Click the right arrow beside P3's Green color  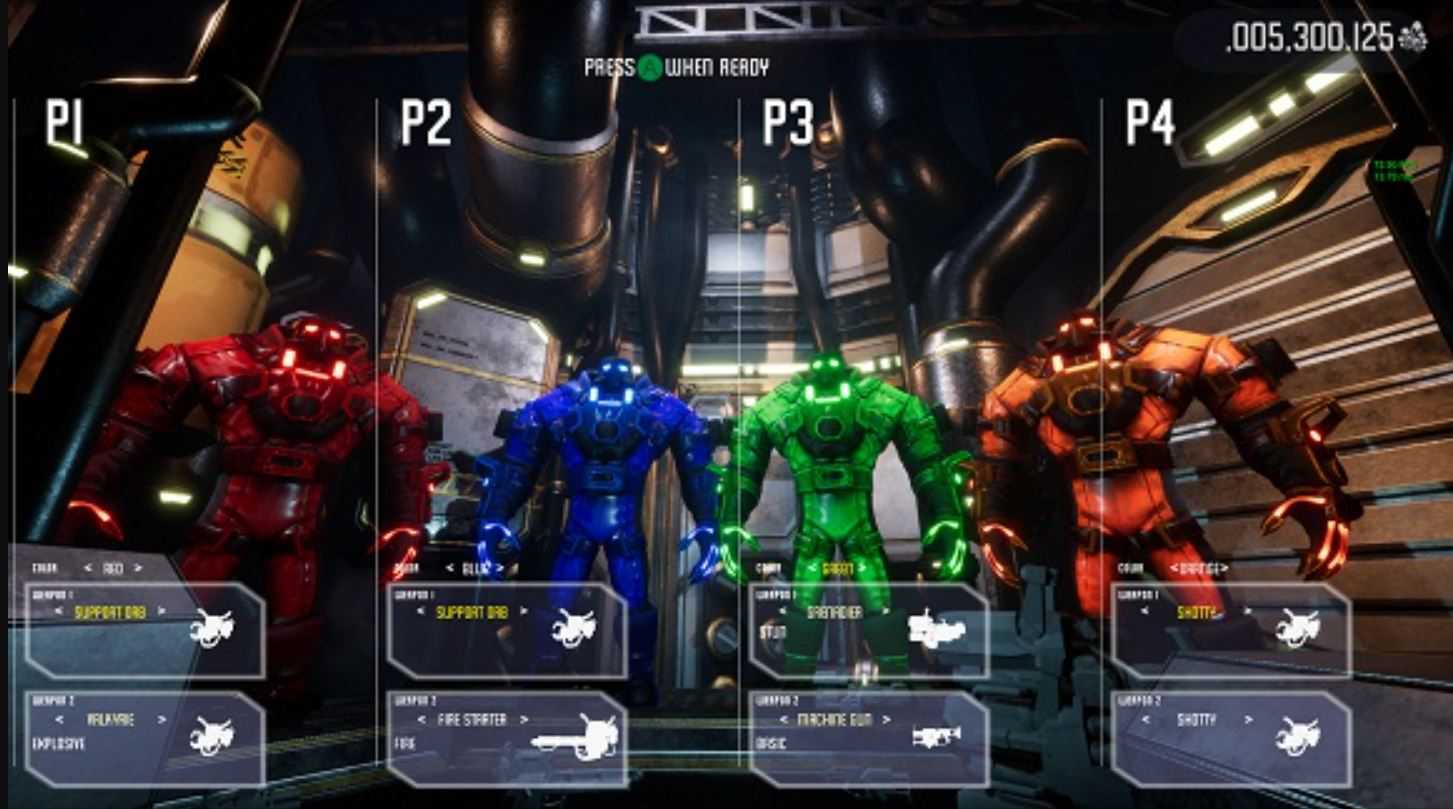tap(862, 569)
